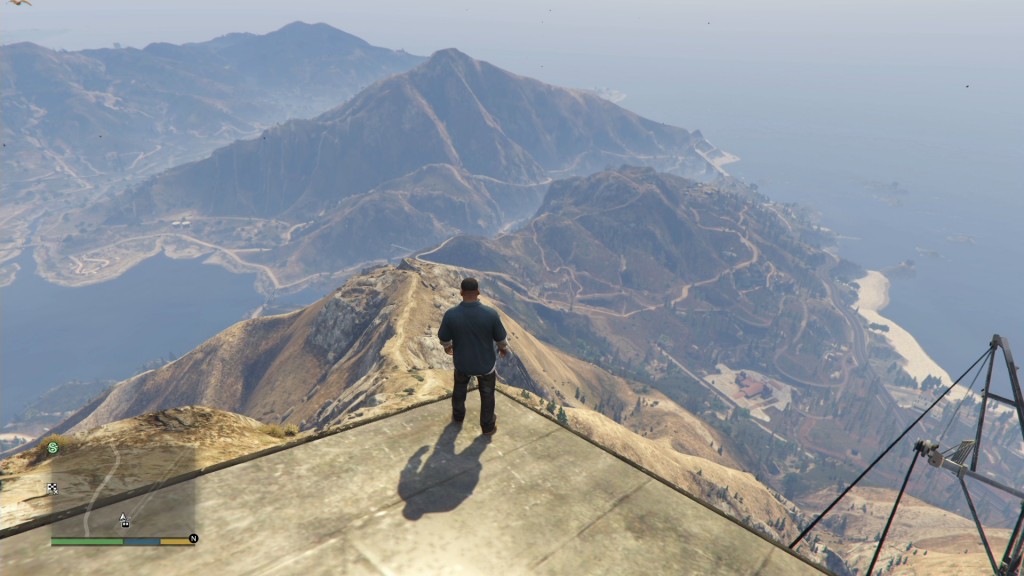Select the green S blip on the minimap

point(53,448)
